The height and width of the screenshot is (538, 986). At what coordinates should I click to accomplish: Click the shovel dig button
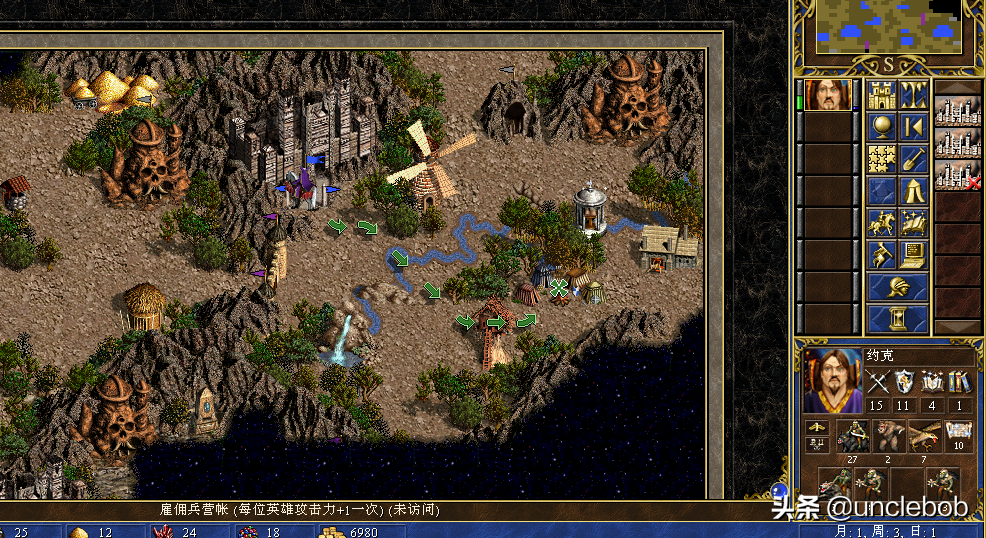coord(913,158)
